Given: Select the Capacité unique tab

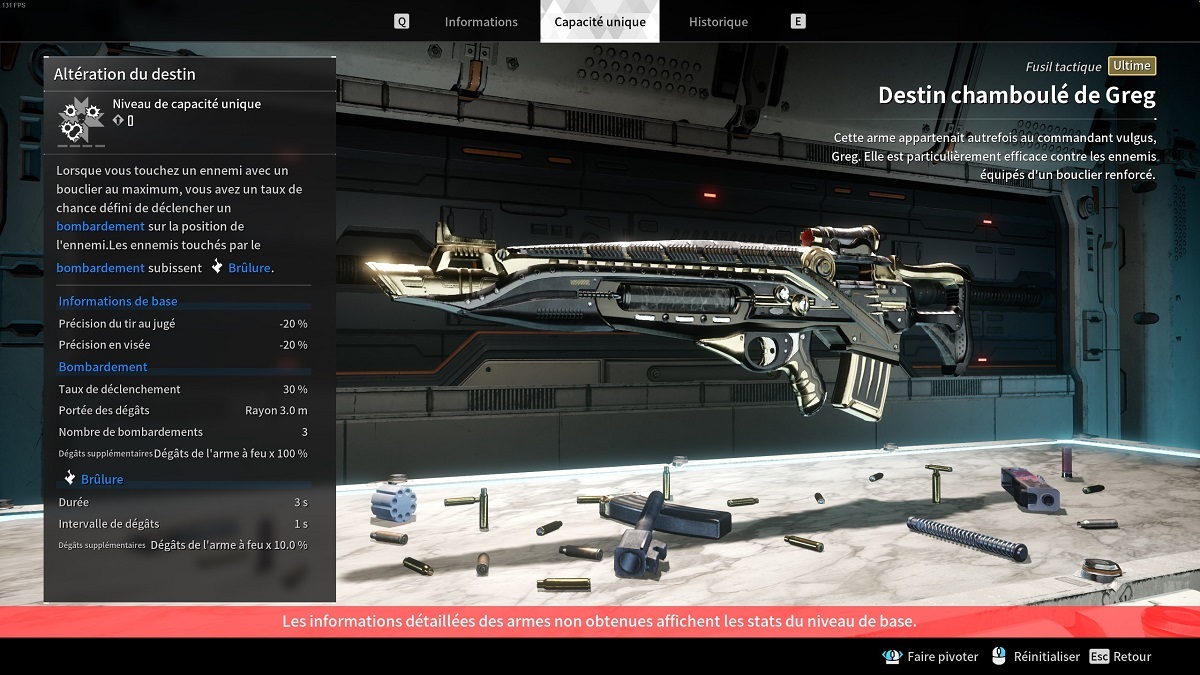Looking at the screenshot, I should coord(600,22).
